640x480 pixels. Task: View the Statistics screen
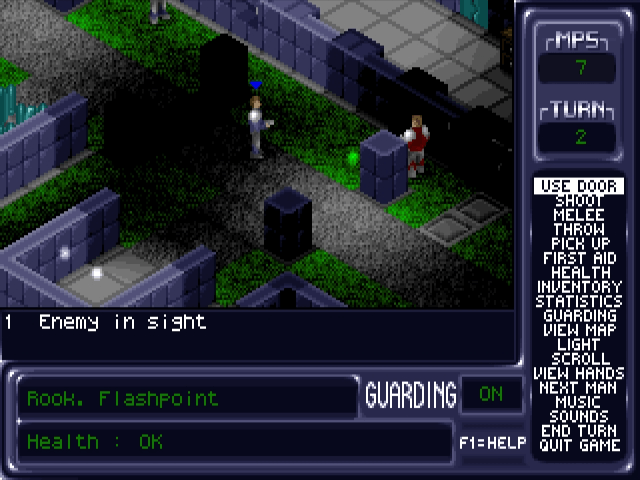pyautogui.click(x=579, y=301)
